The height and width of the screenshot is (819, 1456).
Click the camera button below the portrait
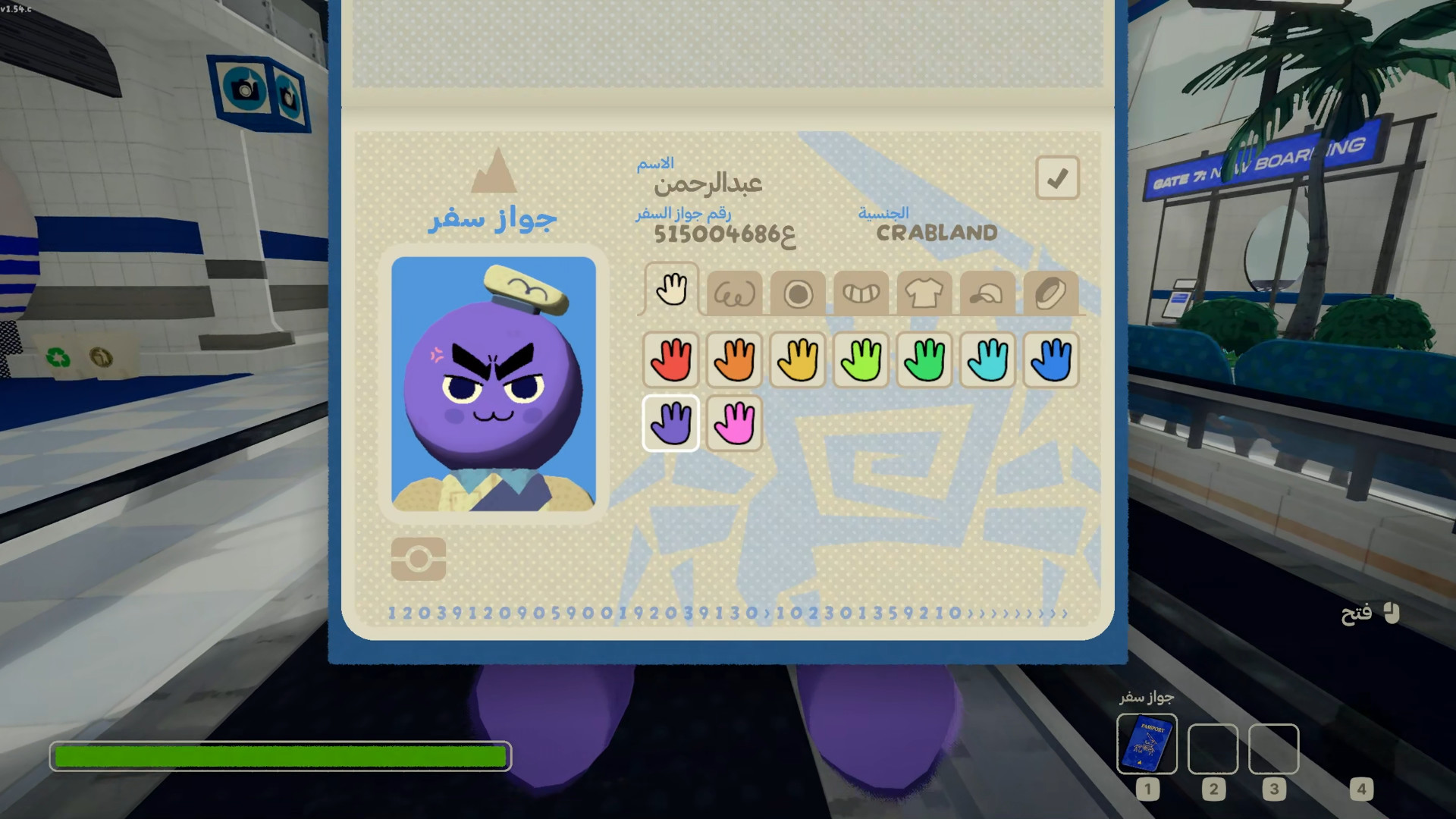pos(419,560)
